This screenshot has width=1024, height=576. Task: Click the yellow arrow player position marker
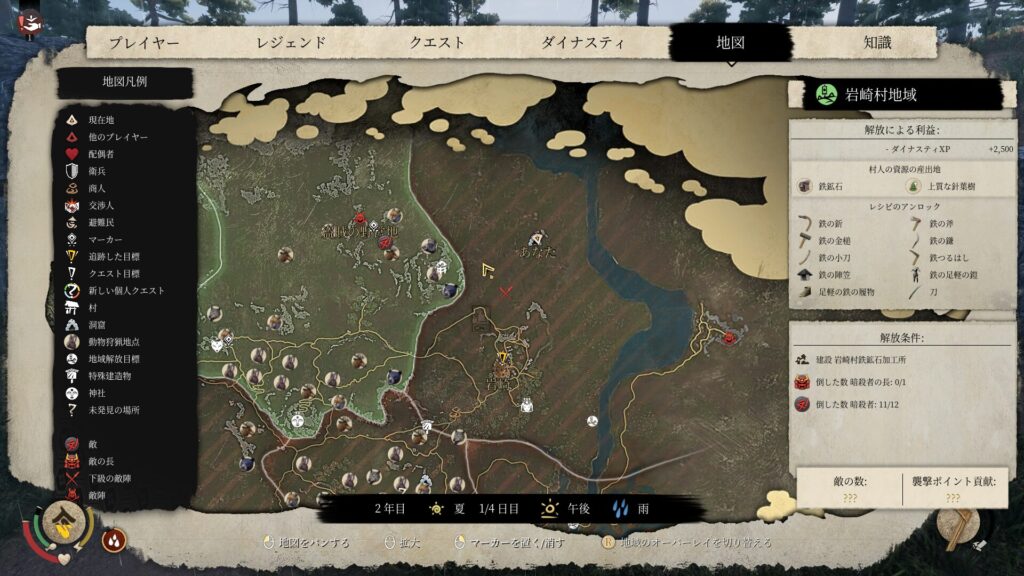[x=488, y=269]
